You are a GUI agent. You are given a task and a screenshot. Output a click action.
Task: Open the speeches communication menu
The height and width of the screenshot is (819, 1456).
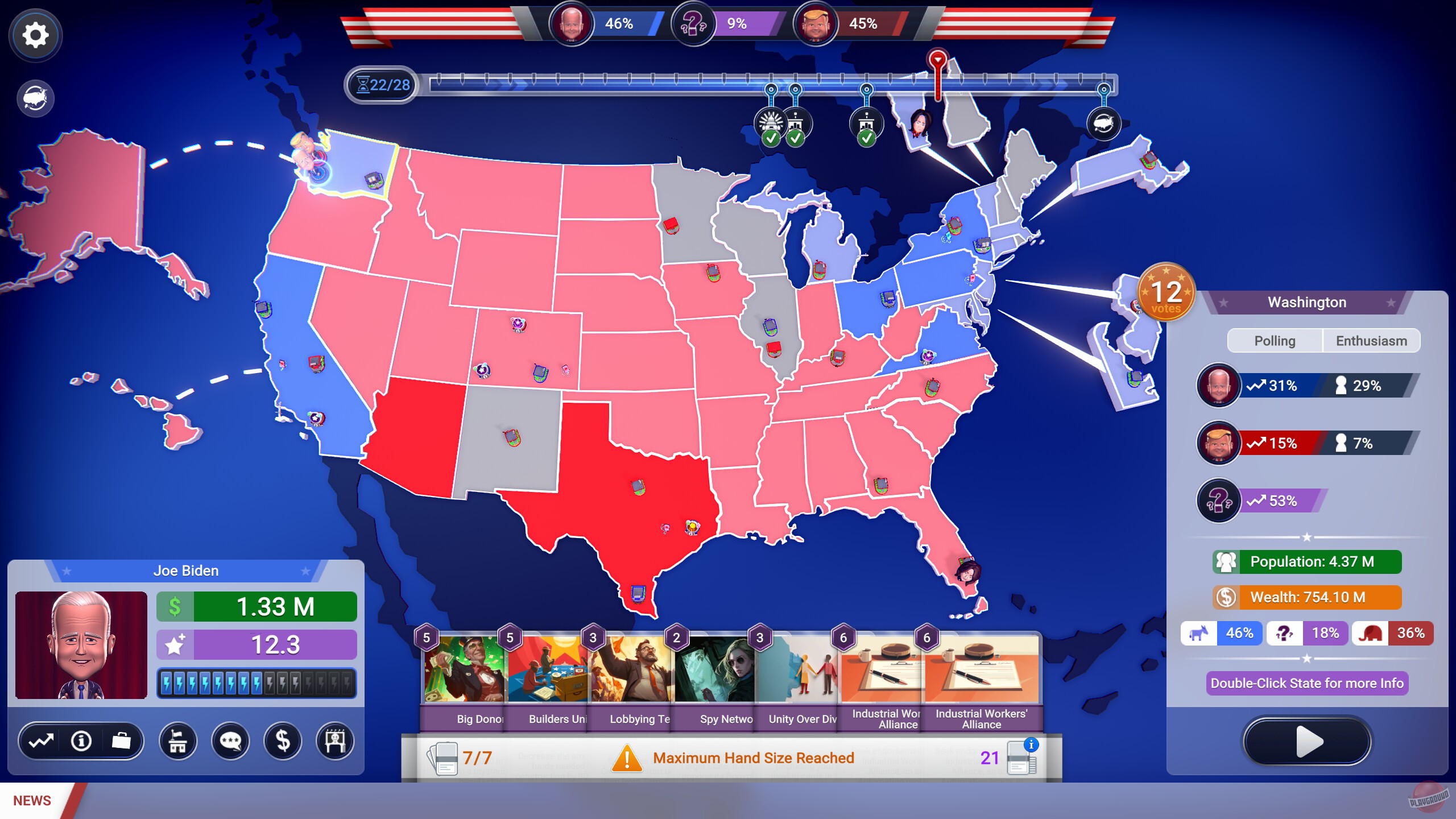[231, 741]
